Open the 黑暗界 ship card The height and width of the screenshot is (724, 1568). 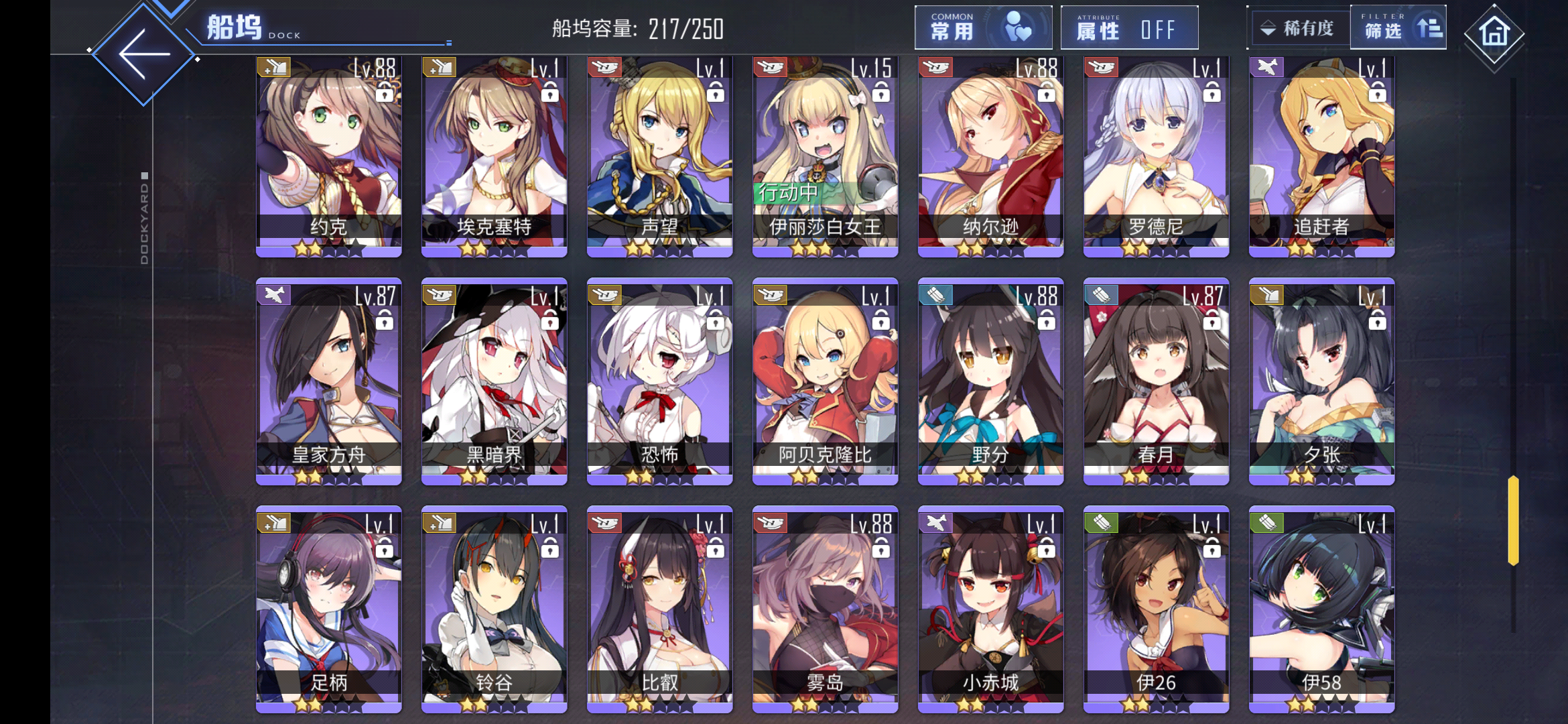(495, 382)
